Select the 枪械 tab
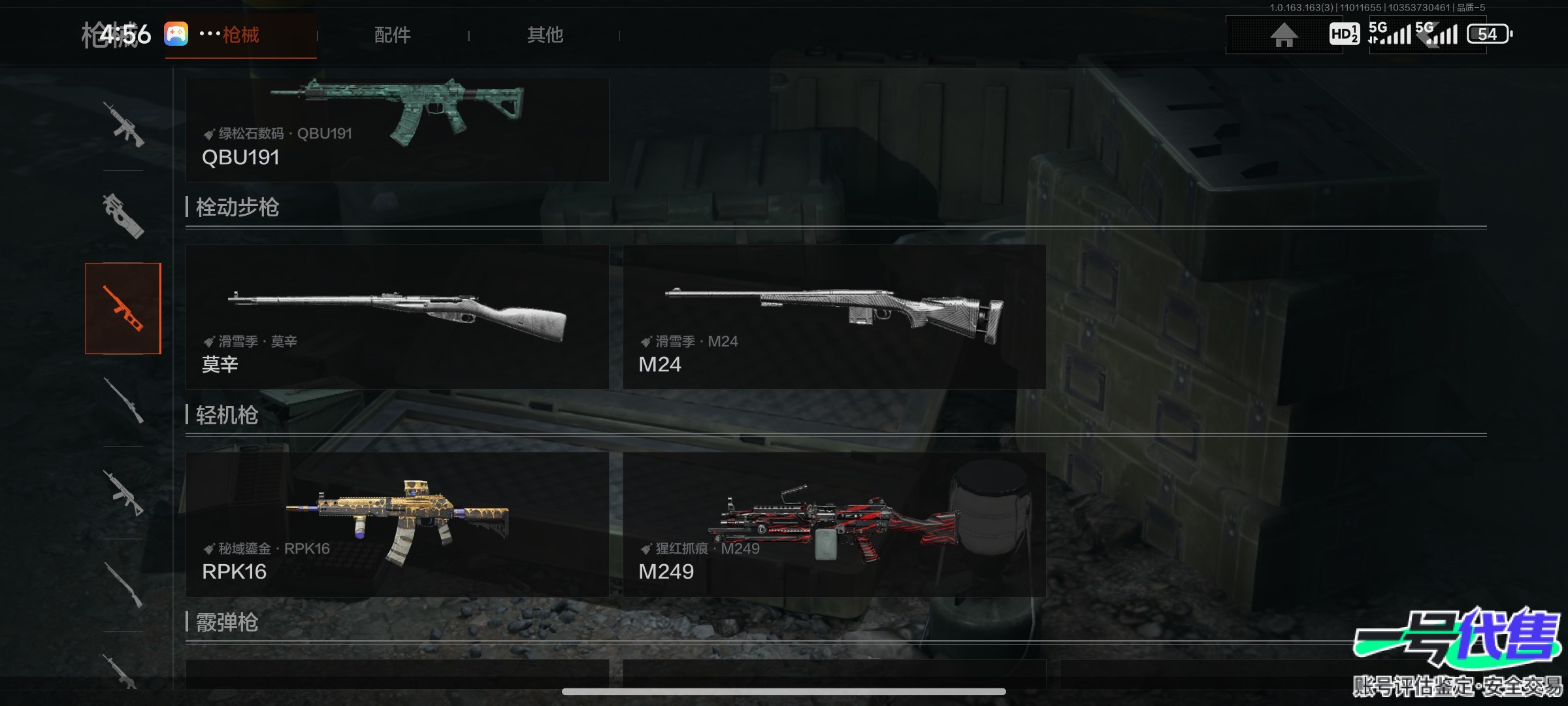This screenshot has height=706, width=1568. point(241,35)
